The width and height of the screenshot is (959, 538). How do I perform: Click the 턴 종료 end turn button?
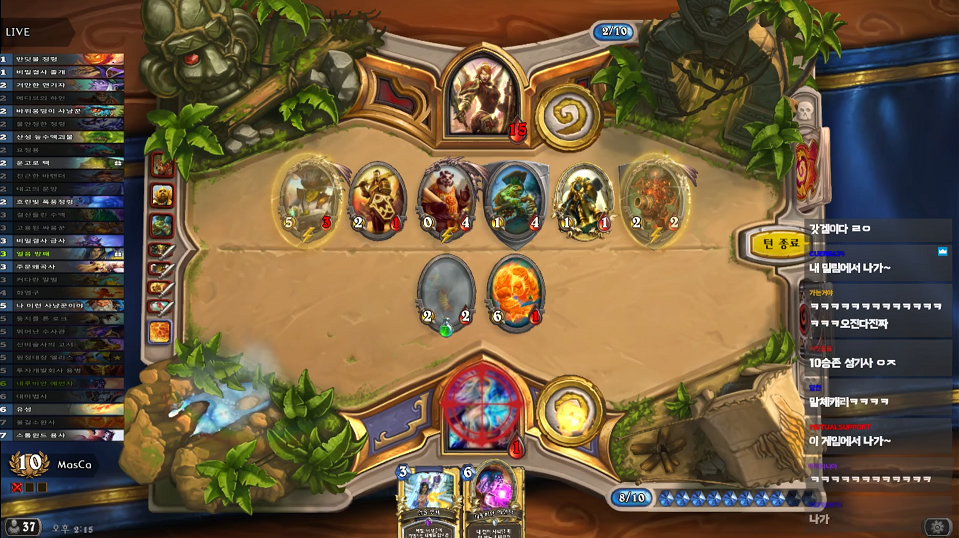781,242
